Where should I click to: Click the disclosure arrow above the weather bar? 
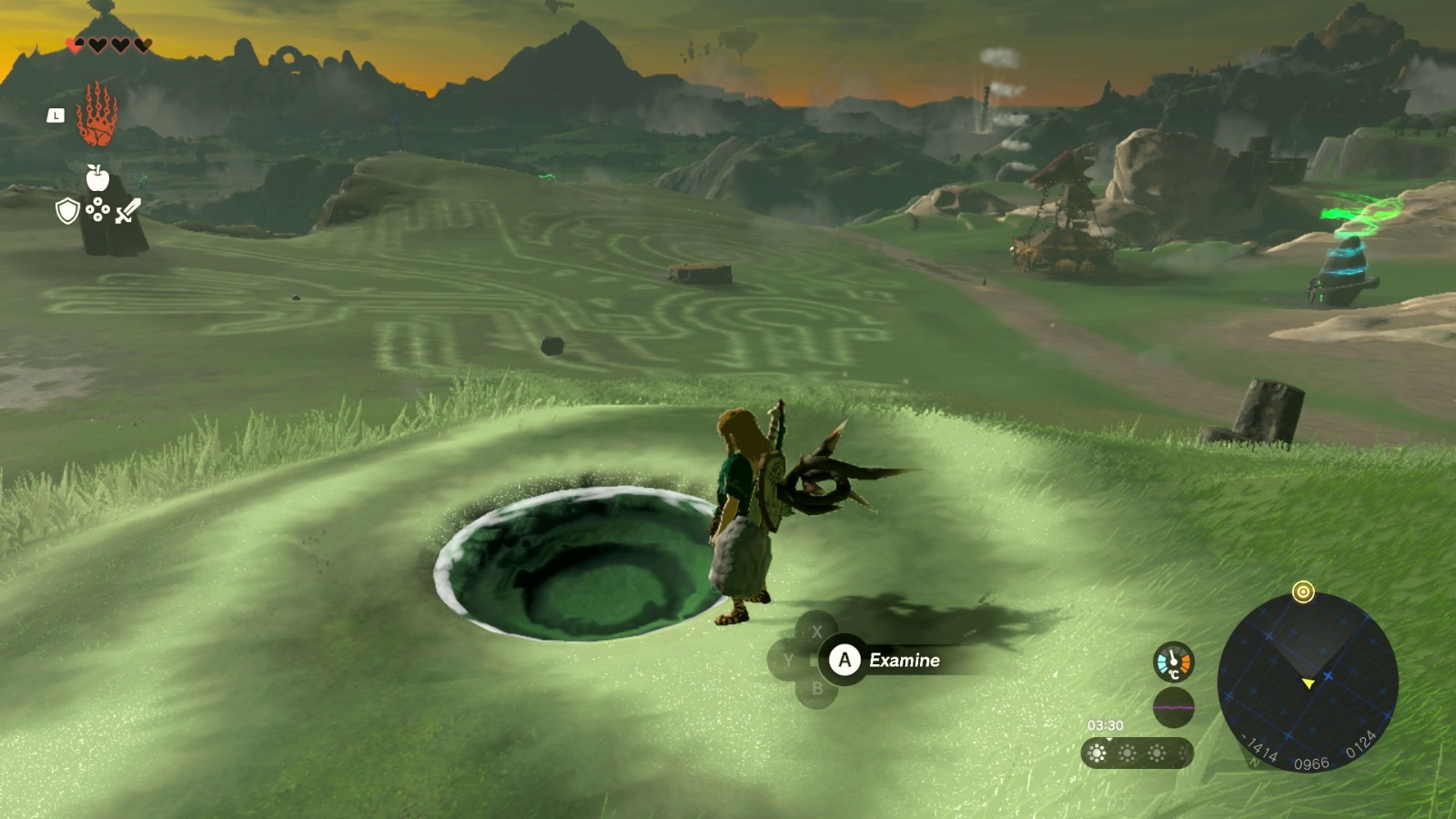click(1109, 738)
